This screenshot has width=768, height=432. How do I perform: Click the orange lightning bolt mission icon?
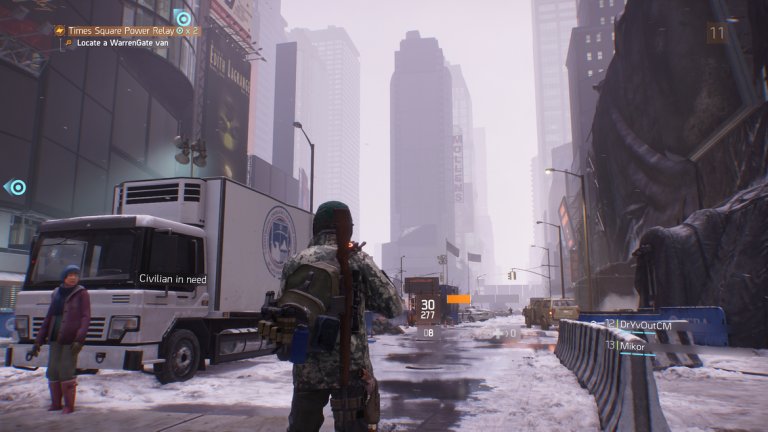[61, 31]
